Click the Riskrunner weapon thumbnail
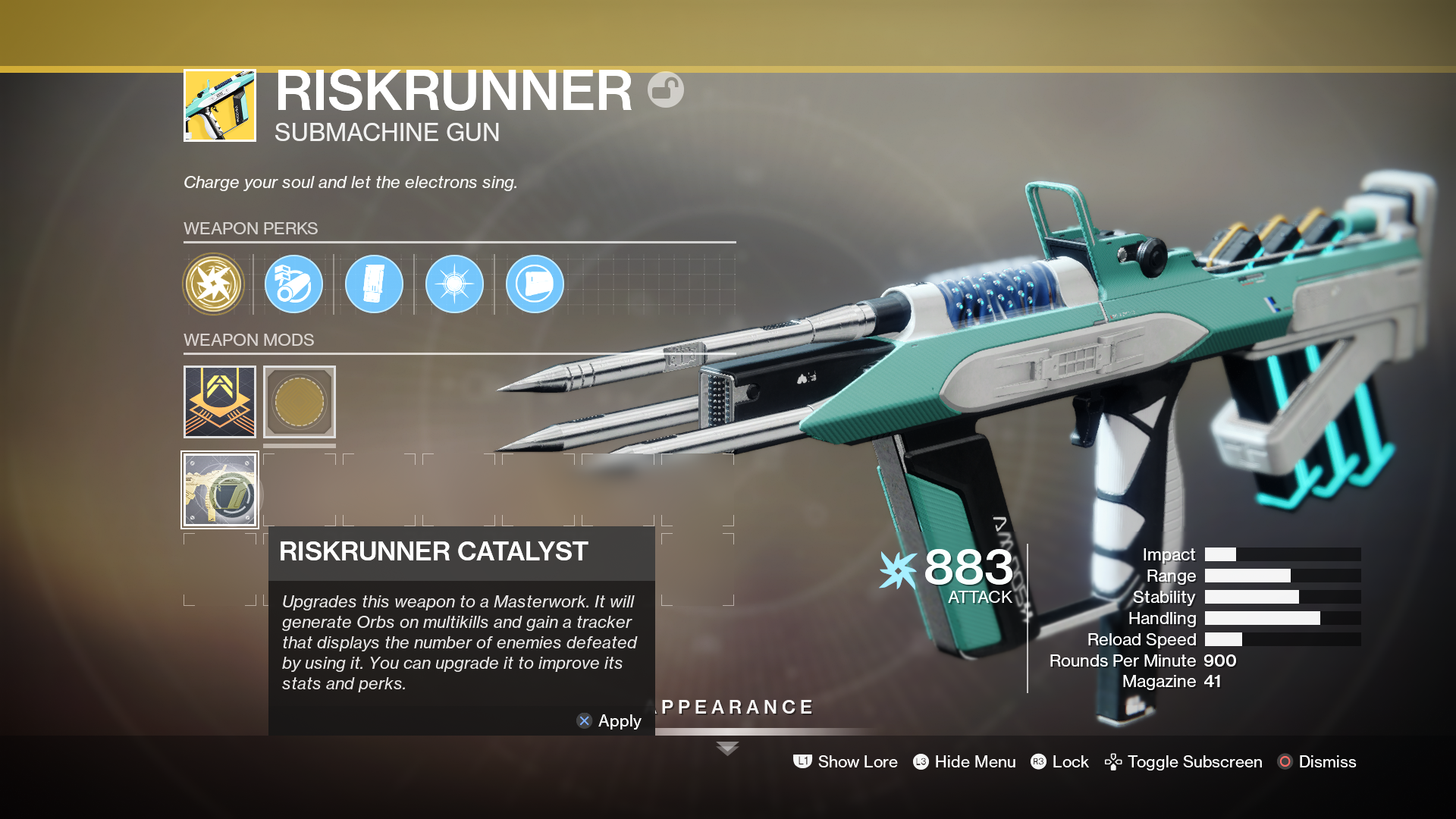 [x=219, y=105]
